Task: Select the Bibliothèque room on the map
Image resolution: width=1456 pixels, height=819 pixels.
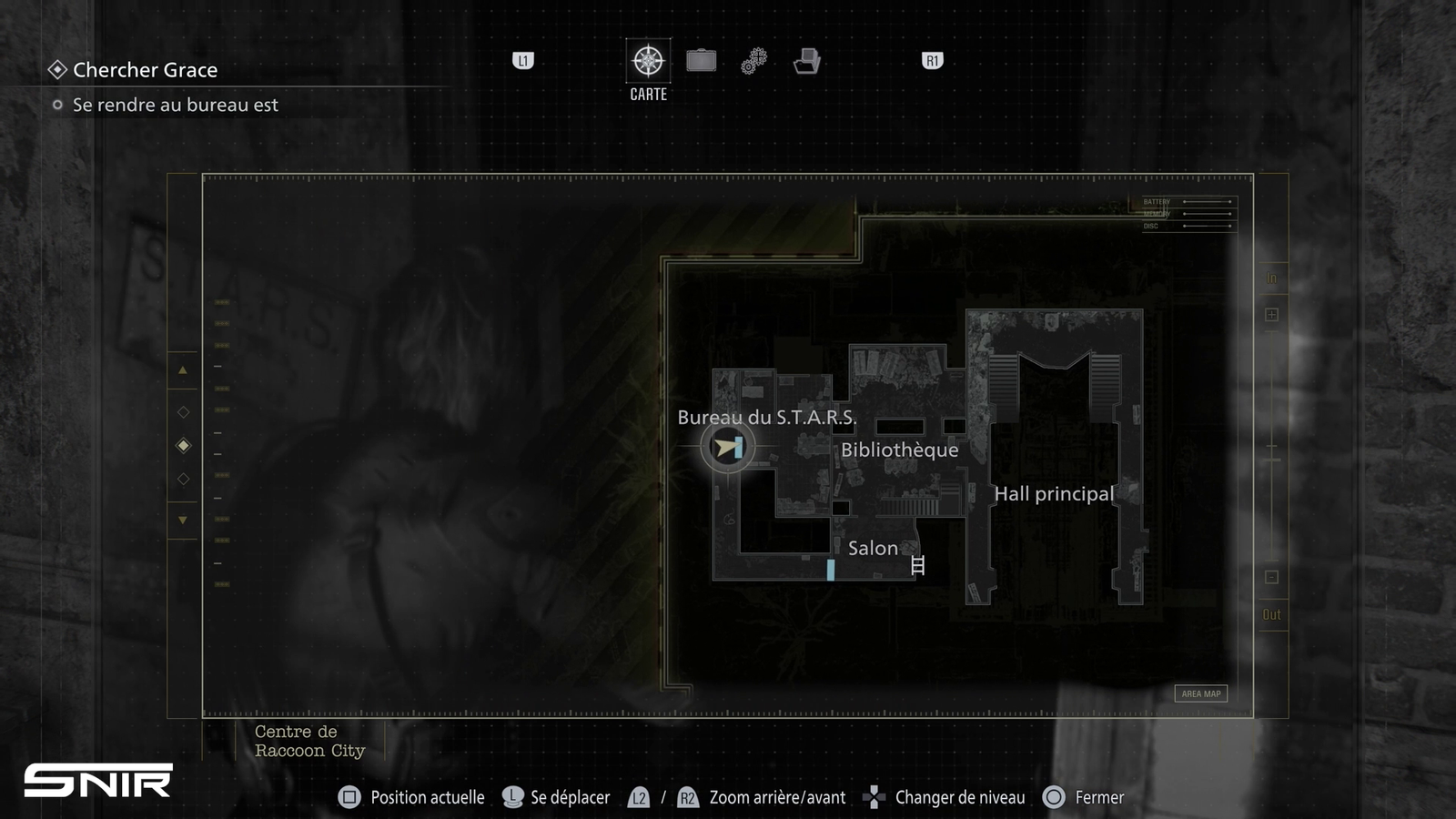Action: coord(899,450)
